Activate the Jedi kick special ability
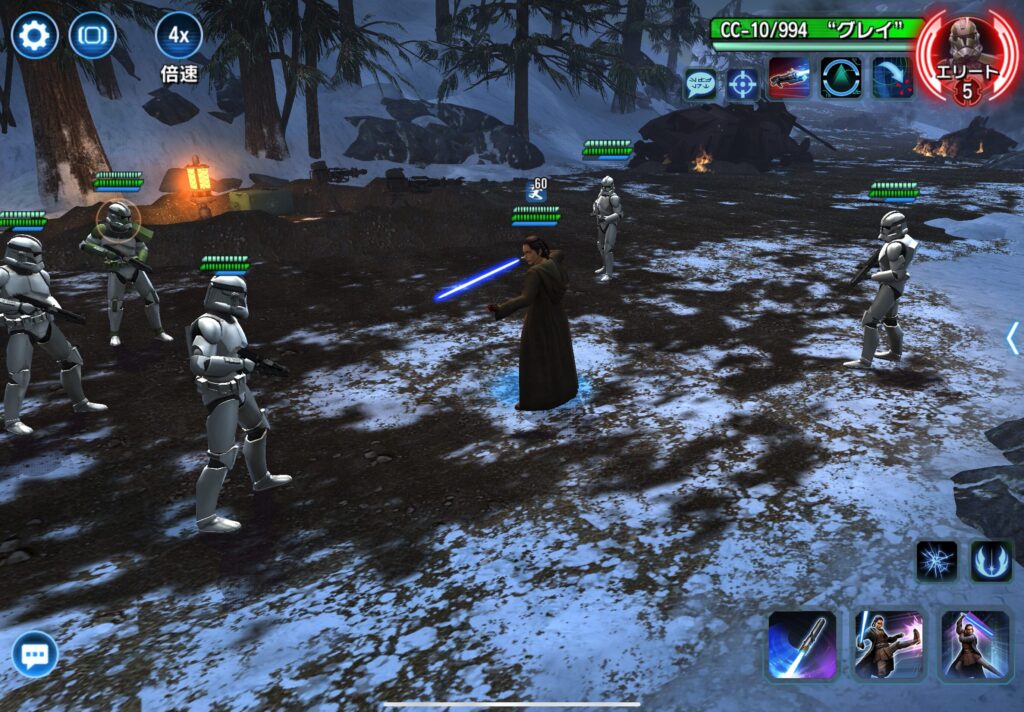The width and height of the screenshot is (1024, 712). [889, 645]
